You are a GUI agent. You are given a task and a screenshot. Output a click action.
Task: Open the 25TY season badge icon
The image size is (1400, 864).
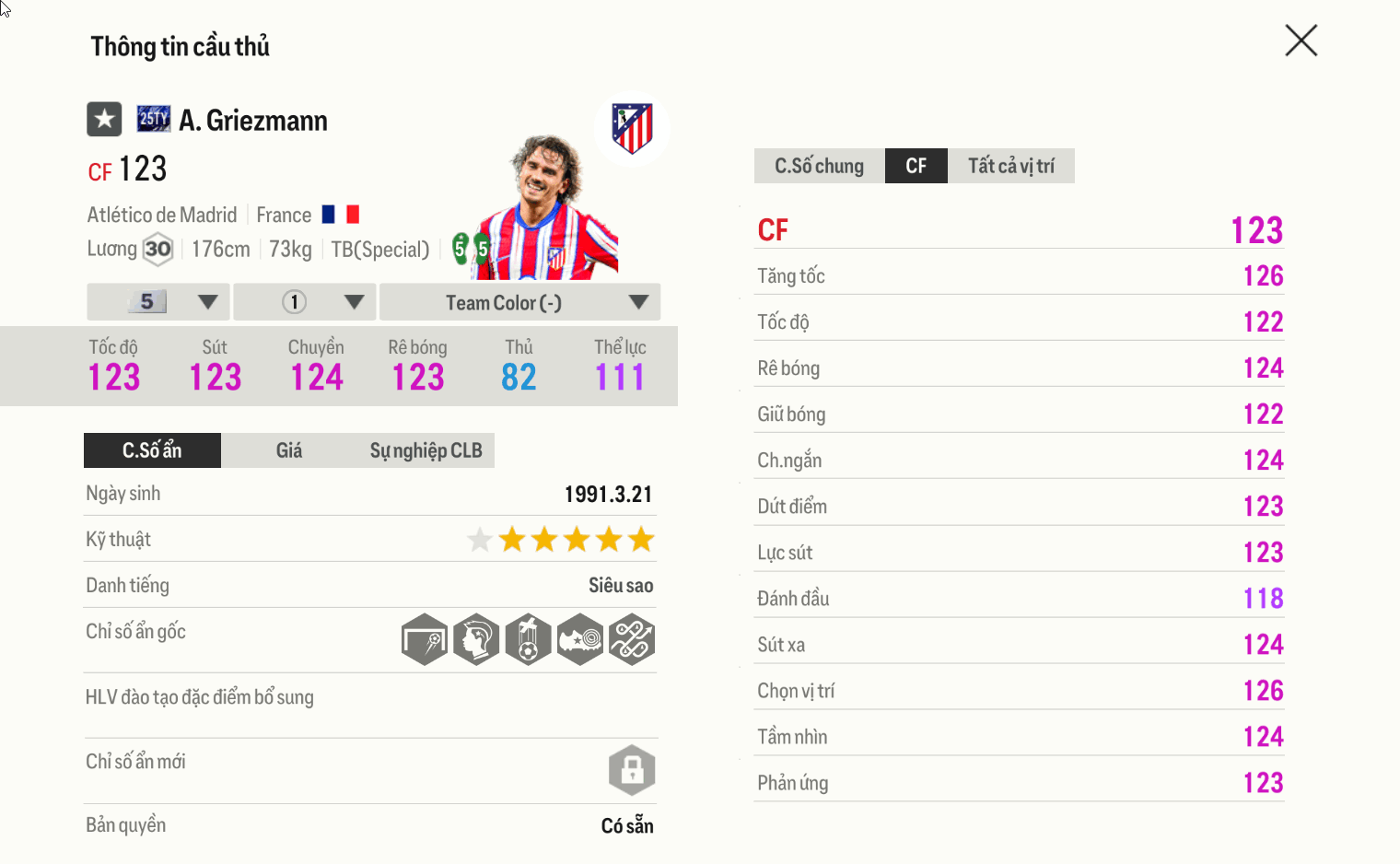pos(153,117)
